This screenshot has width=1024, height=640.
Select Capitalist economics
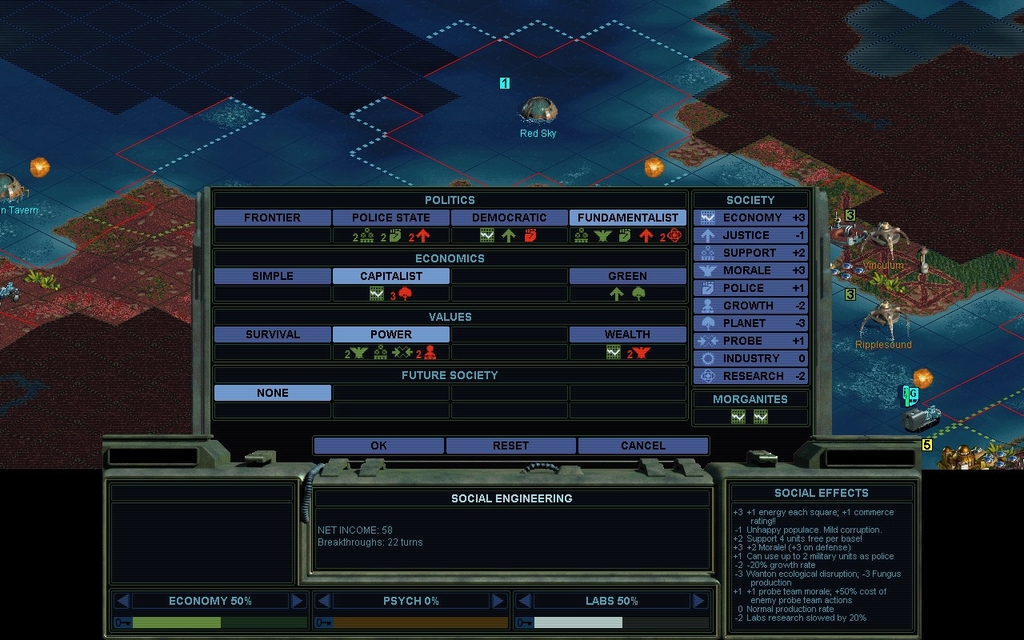coord(391,276)
